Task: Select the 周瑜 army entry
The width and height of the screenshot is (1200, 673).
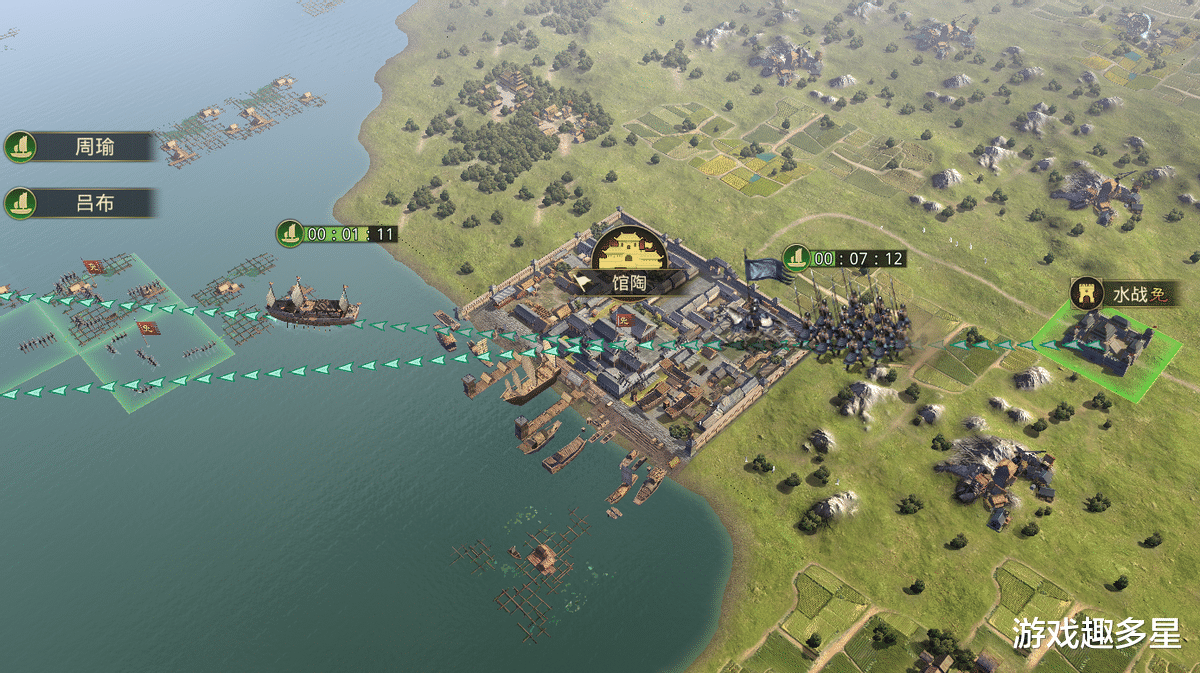Action: click(x=82, y=147)
